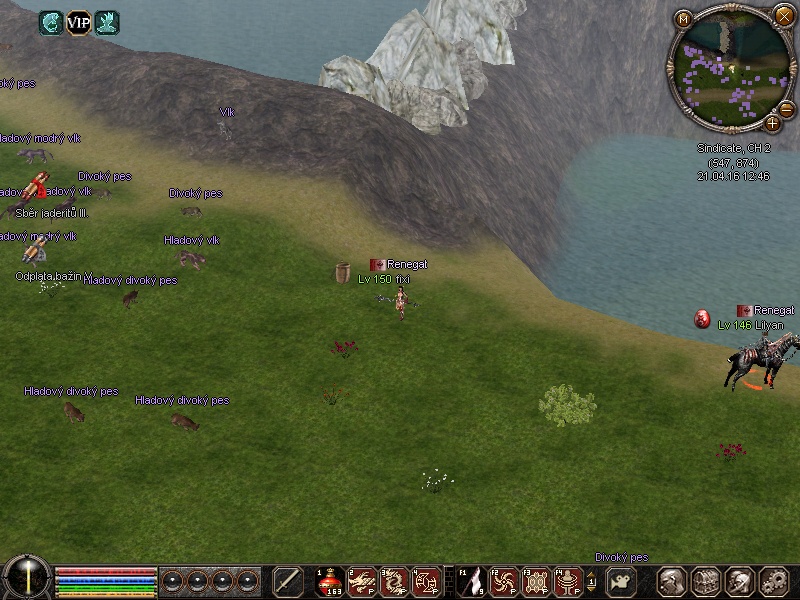Activate the sword attack button
Screen dimensions: 800x600
coord(288,581)
